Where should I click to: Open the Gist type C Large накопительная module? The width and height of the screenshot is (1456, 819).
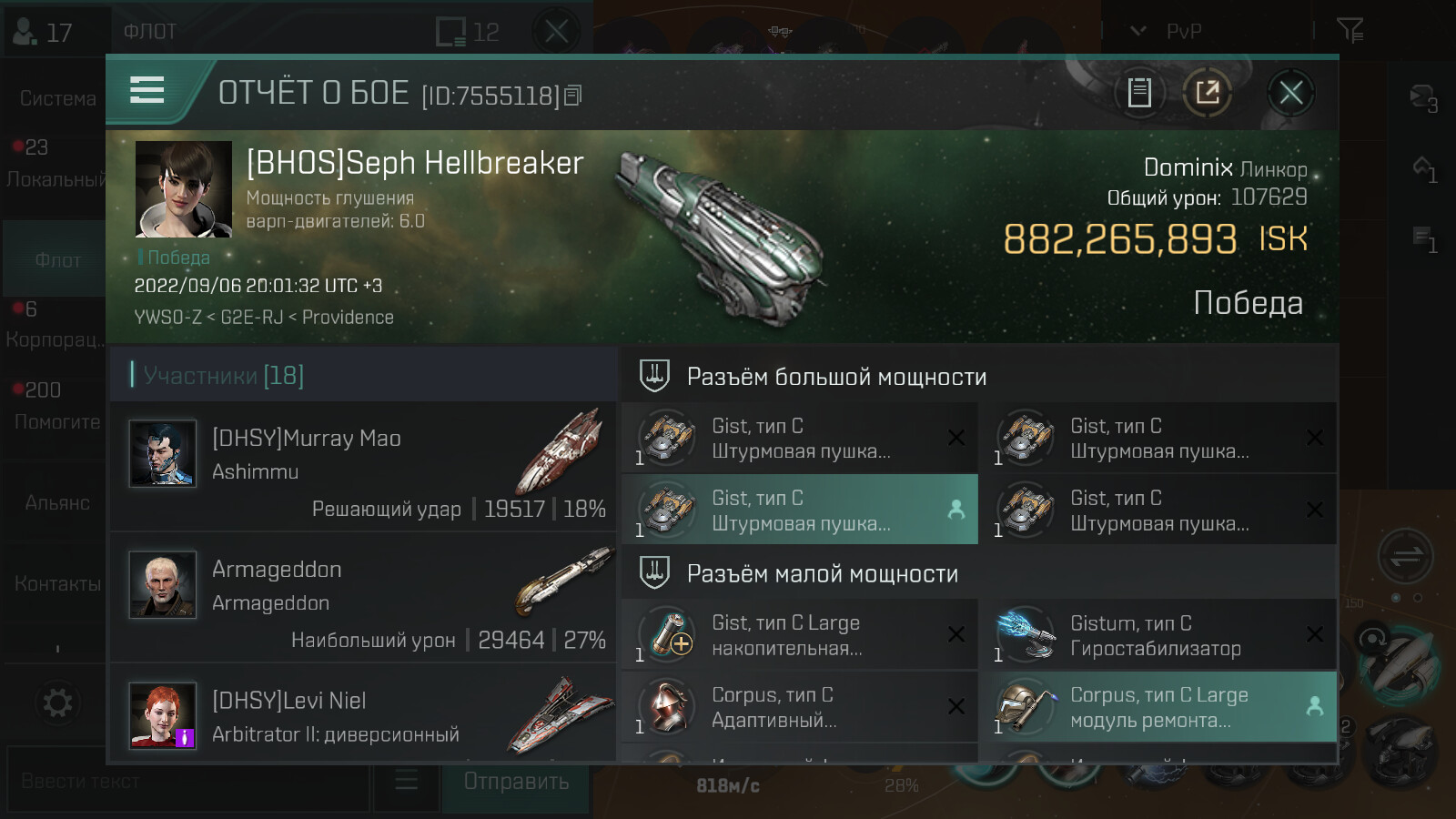click(x=798, y=634)
